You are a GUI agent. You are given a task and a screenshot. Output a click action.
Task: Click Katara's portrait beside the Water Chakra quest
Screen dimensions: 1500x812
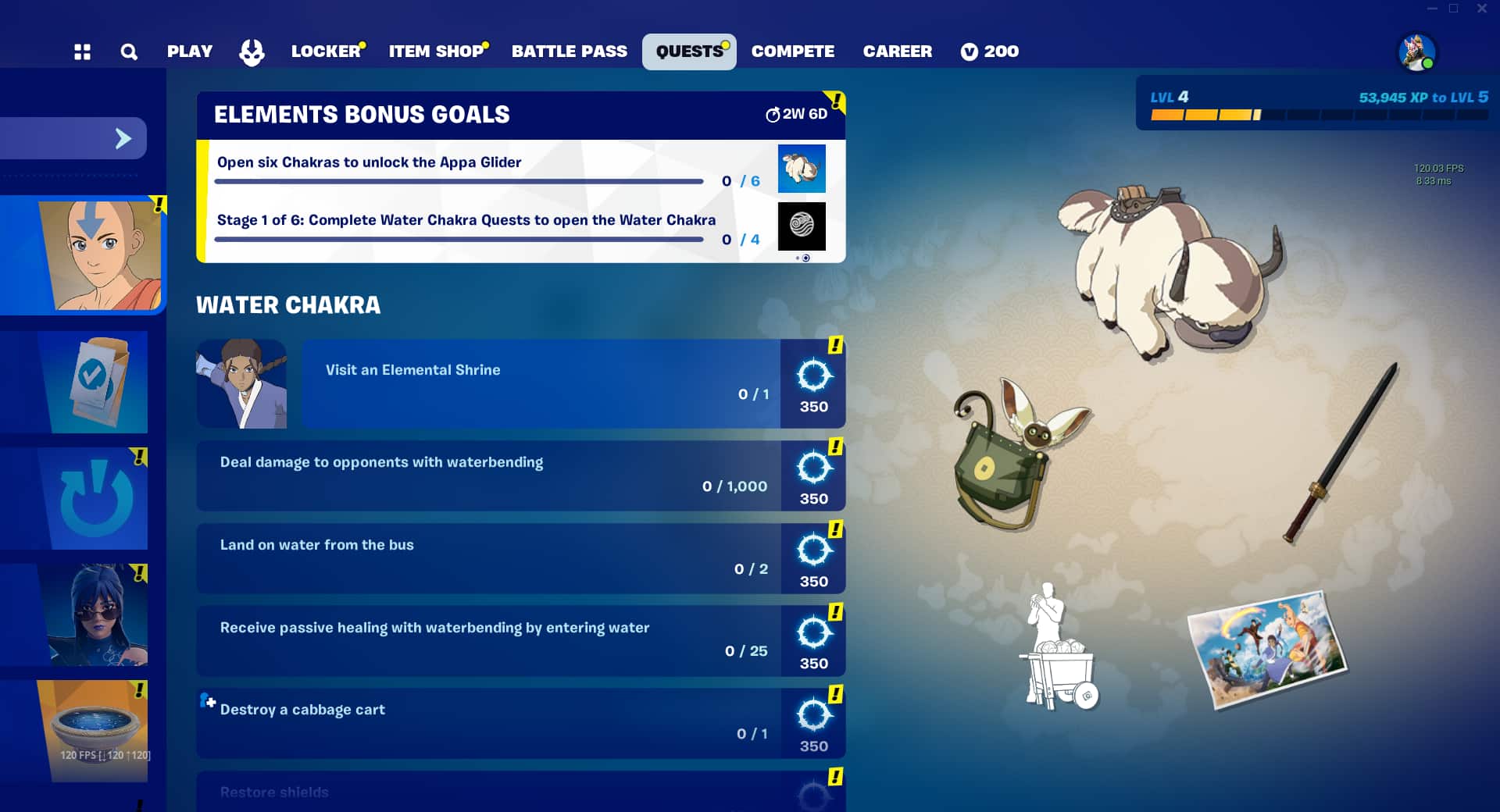(241, 383)
